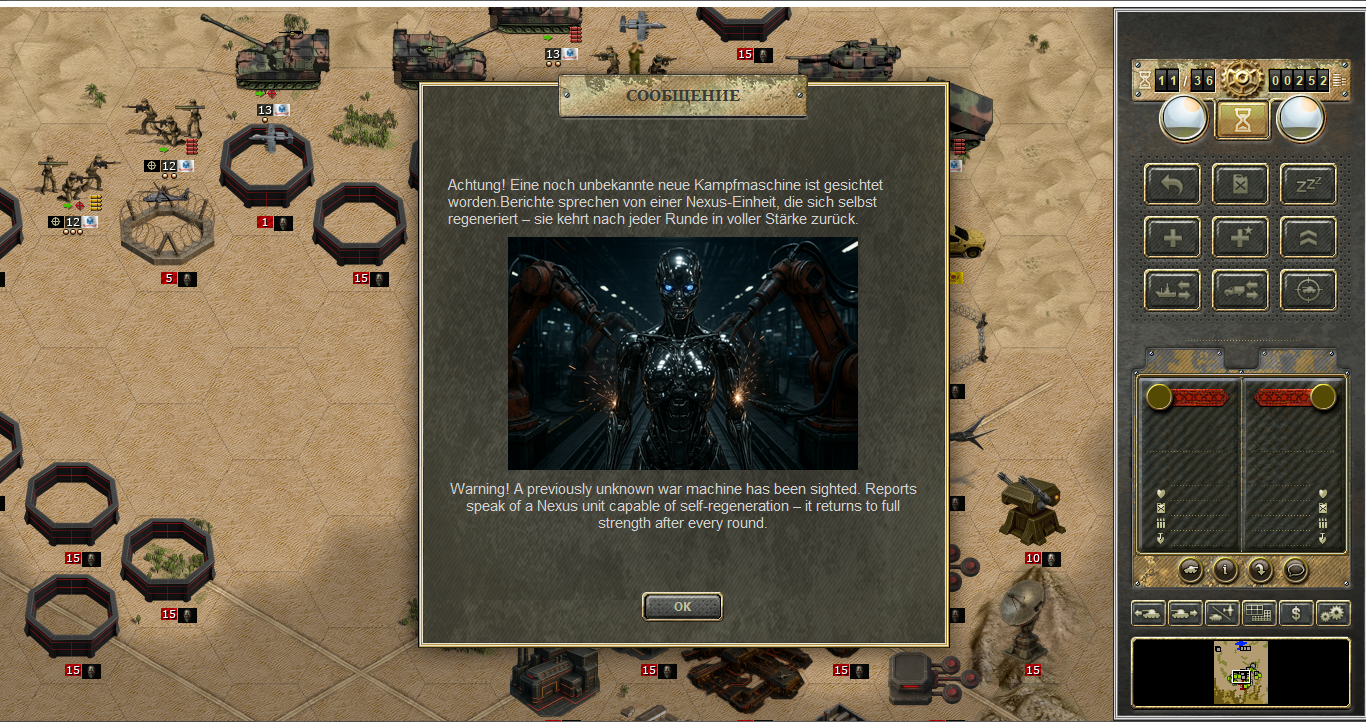End the turn with the hourglass button

click(x=1241, y=120)
